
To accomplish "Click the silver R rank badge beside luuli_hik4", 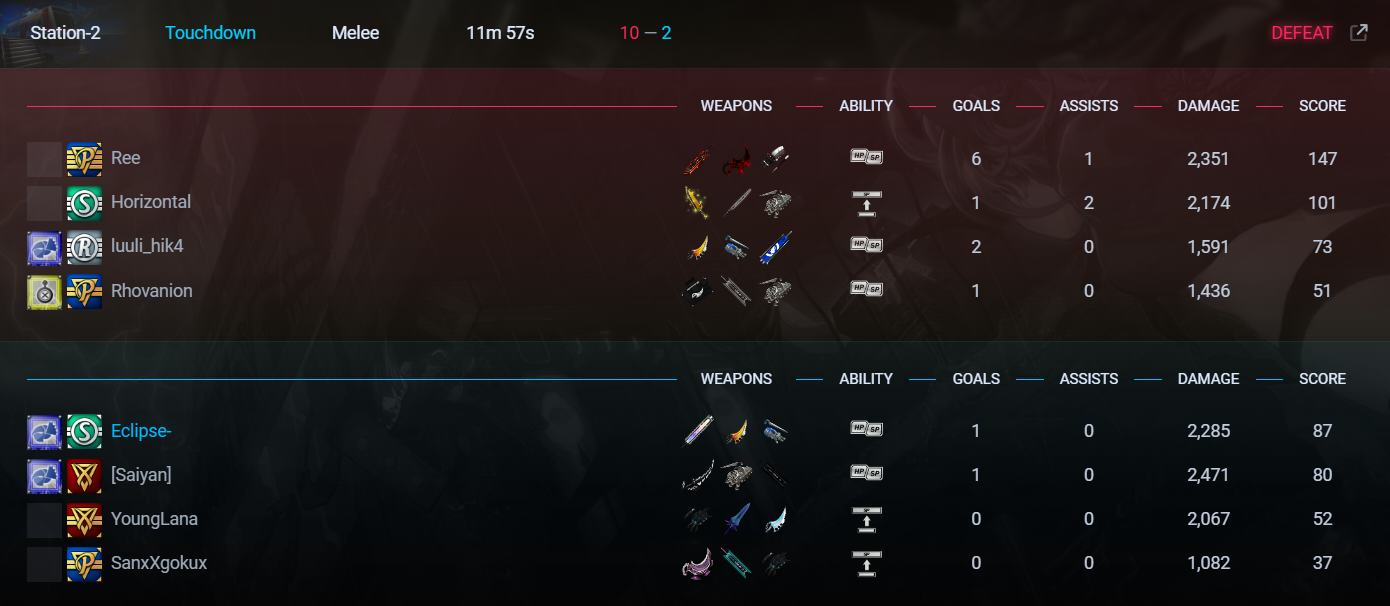I will [x=84, y=246].
